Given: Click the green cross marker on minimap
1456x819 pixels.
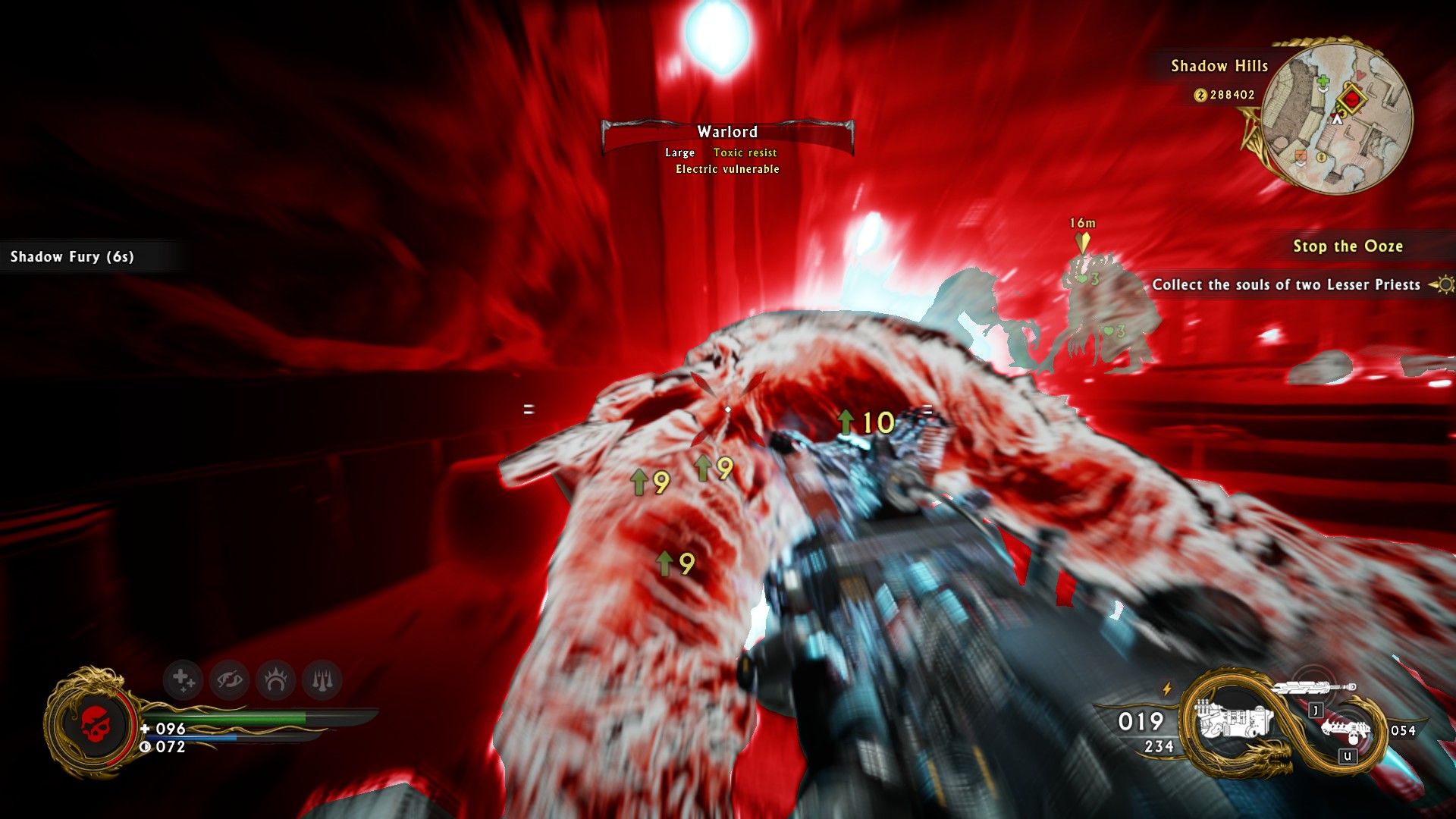Looking at the screenshot, I should pyautogui.click(x=1323, y=81).
